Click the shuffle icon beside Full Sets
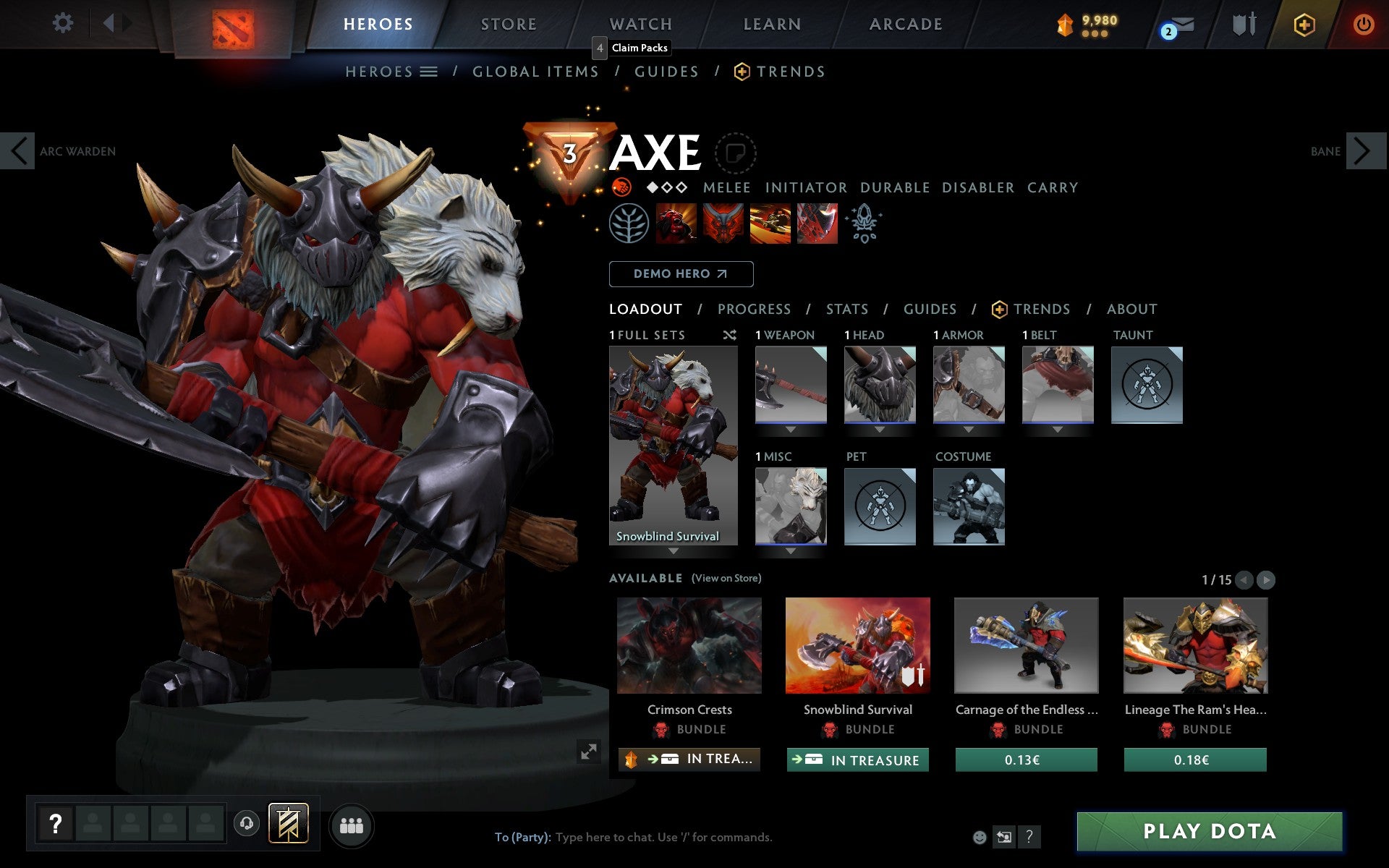Image resolution: width=1389 pixels, height=868 pixels. click(x=729, y=336)
